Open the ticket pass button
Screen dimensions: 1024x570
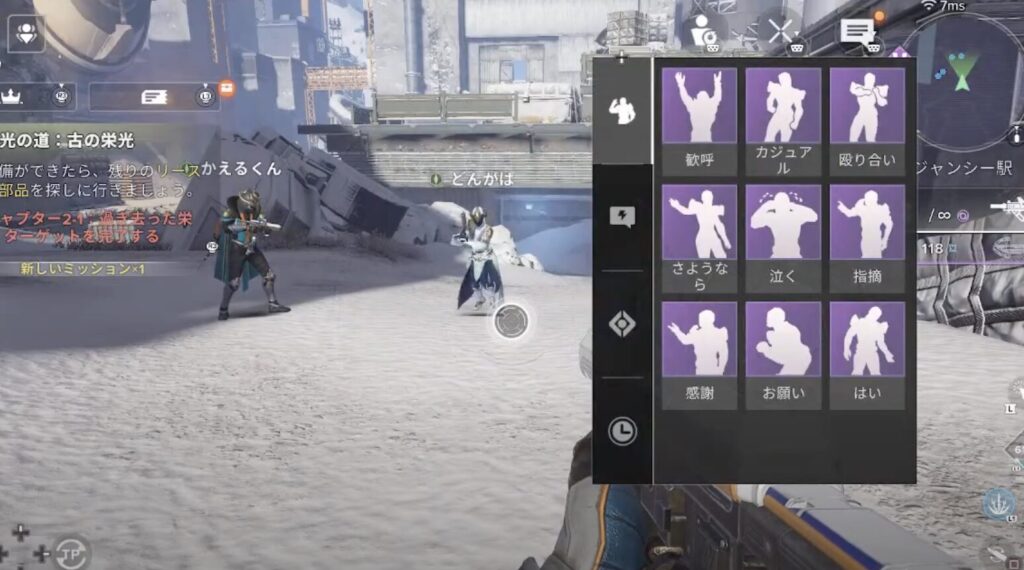153,96
